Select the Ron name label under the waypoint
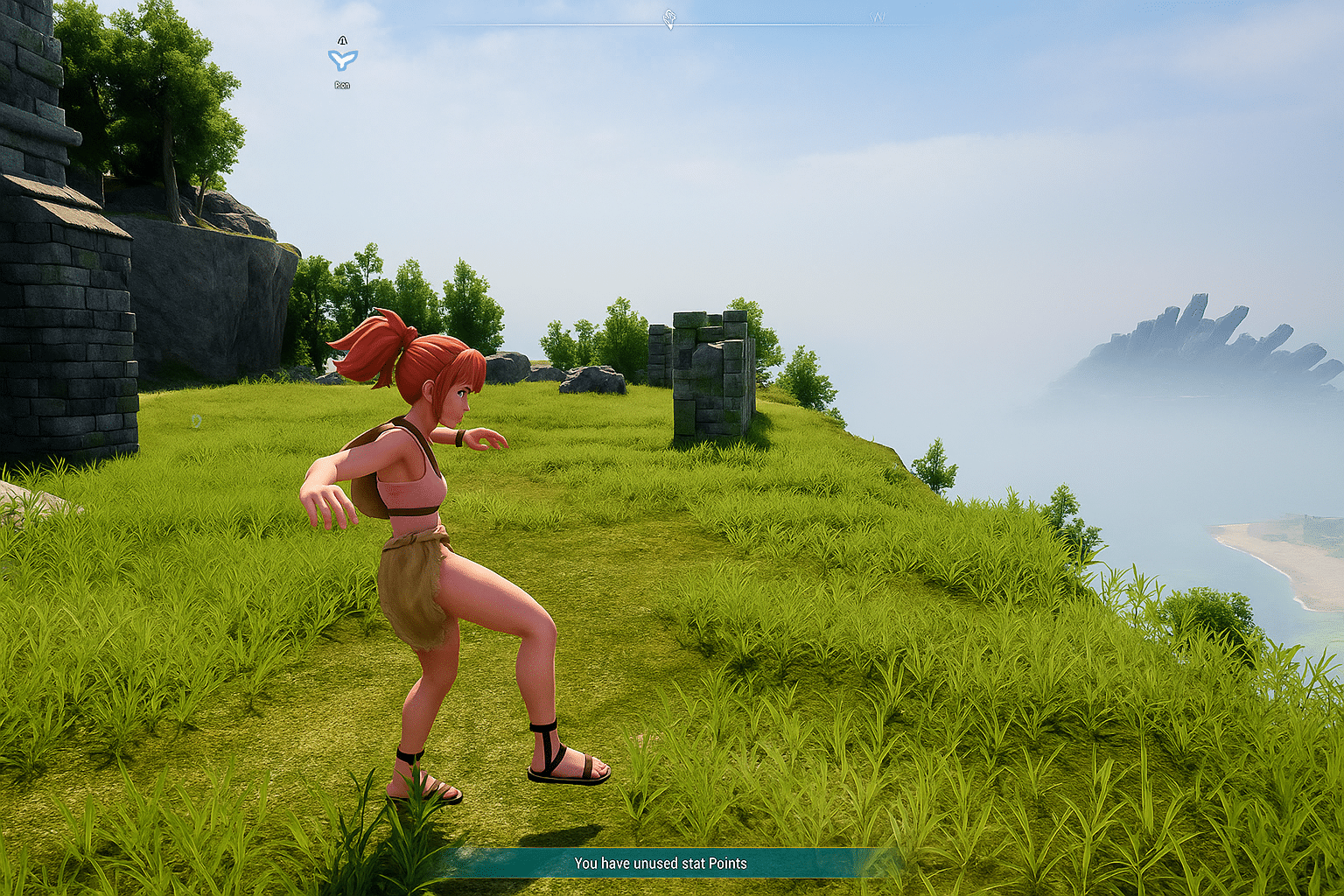 tap(342, 85)
